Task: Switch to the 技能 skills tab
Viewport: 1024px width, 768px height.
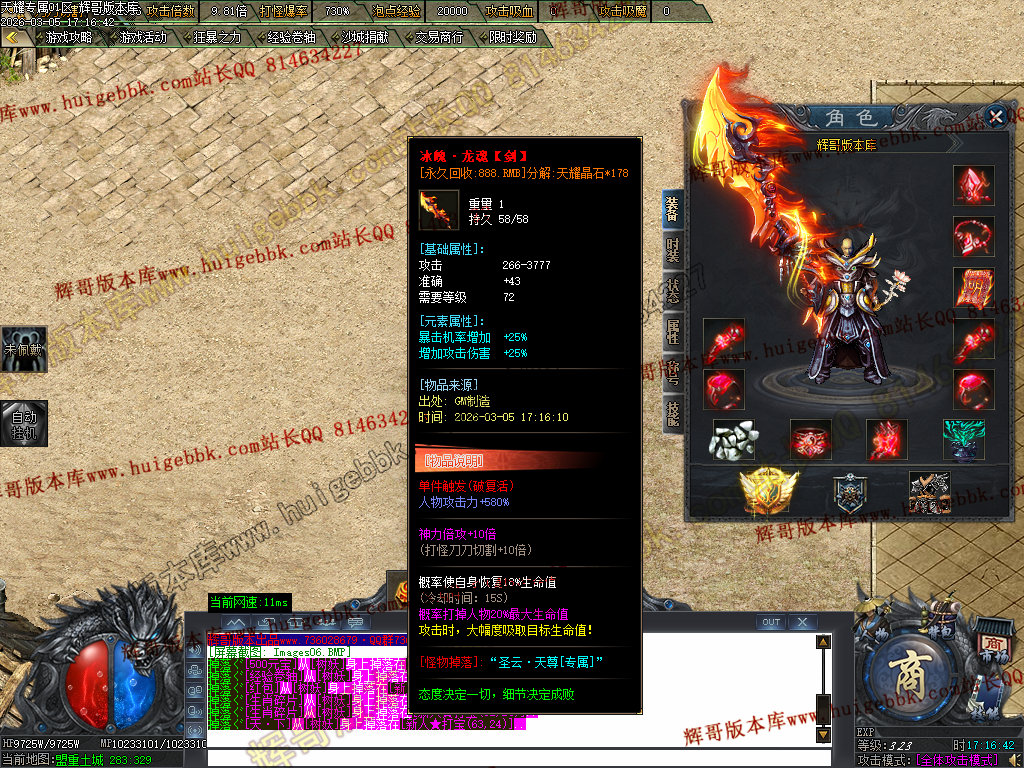Action: [x=673, y=412]
